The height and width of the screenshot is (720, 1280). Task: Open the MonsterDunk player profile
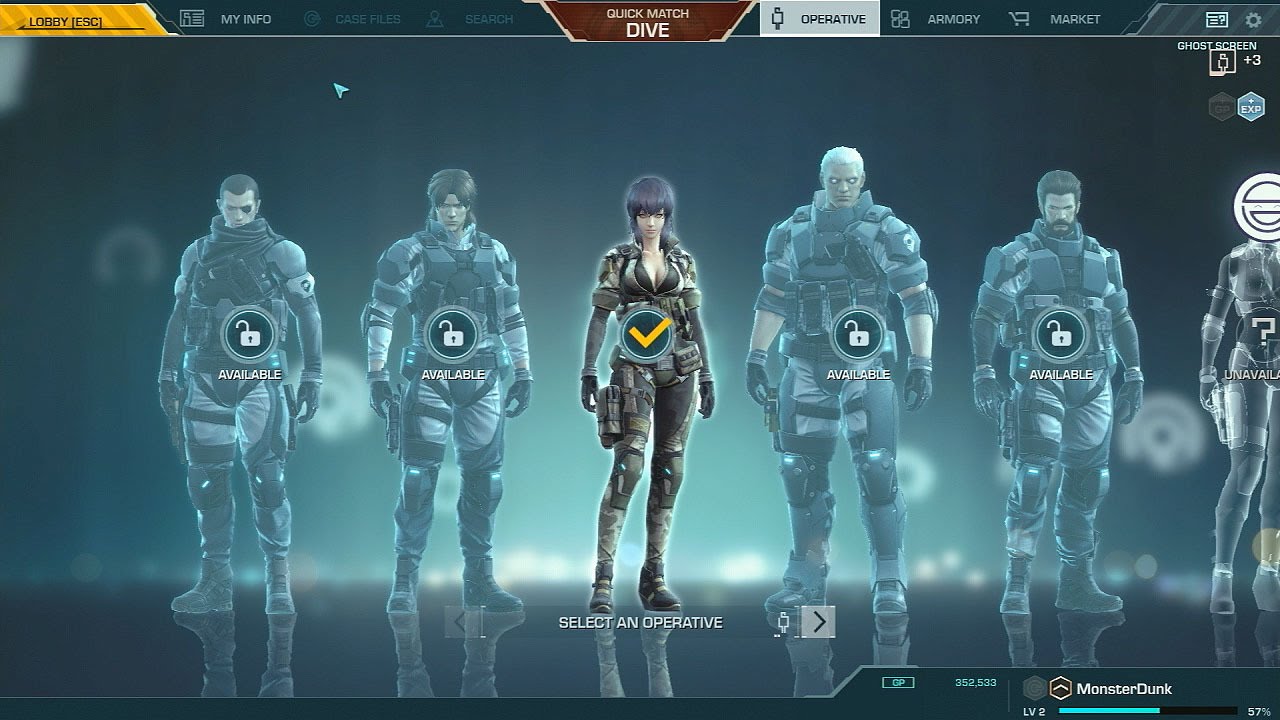[1123, 688]
